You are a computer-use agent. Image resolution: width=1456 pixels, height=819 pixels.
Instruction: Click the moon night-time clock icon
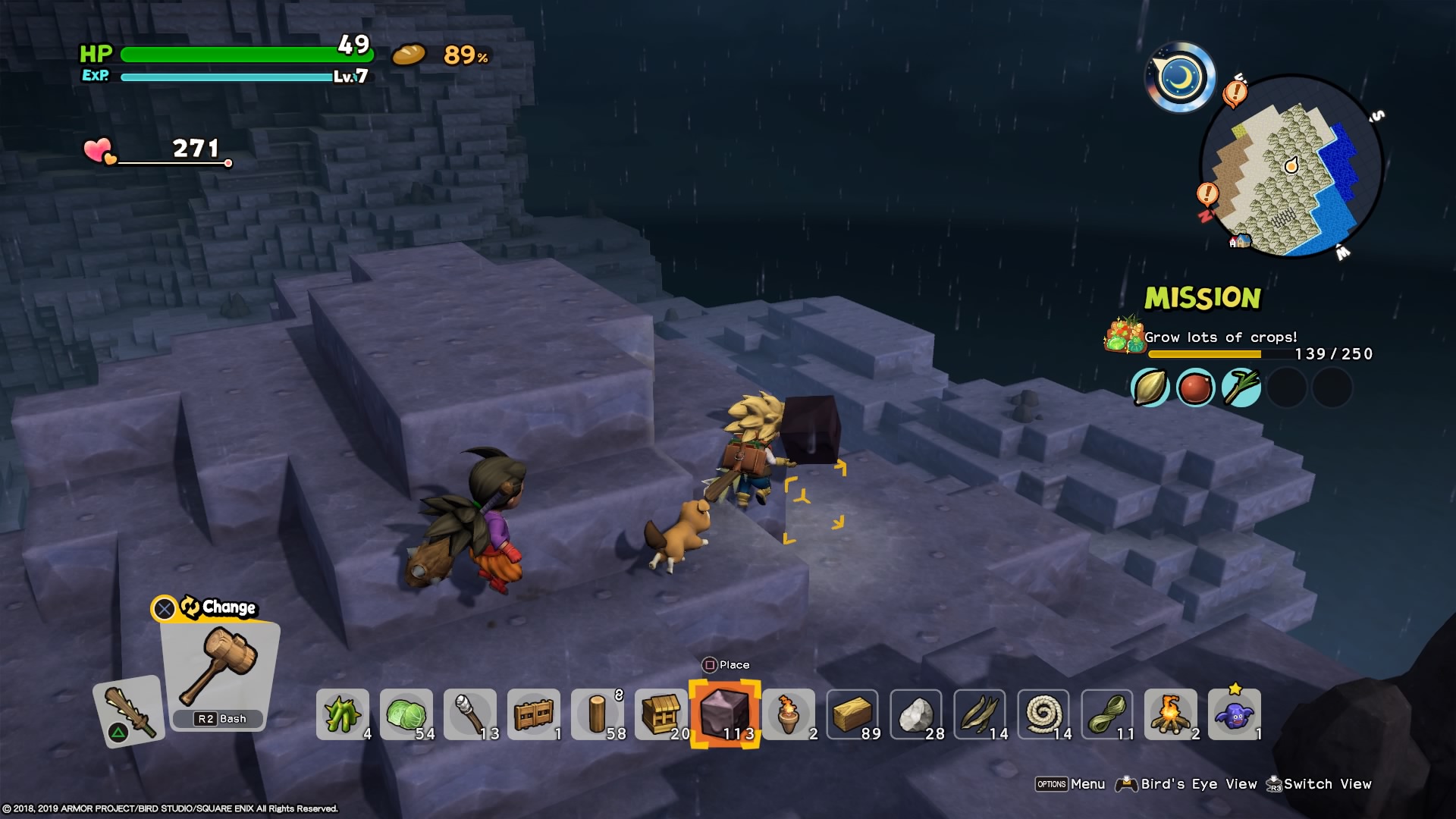pyautogui.click(x=1180, y=77)
